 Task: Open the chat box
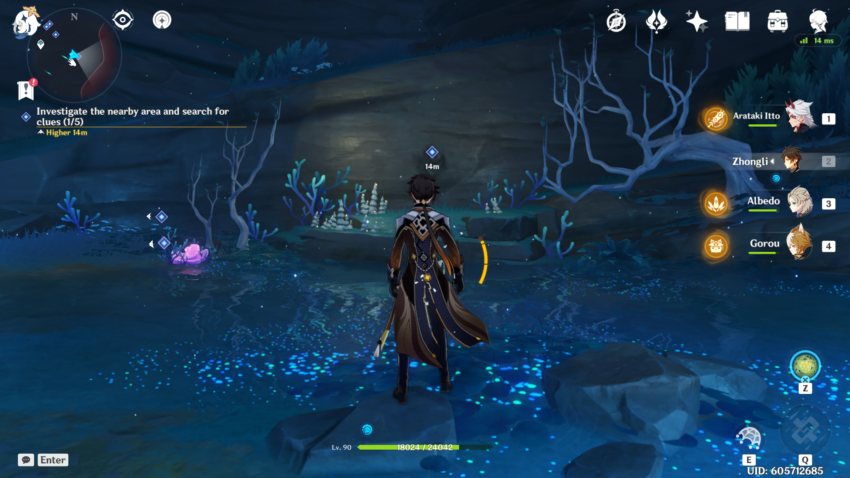[x=26, y=460]
